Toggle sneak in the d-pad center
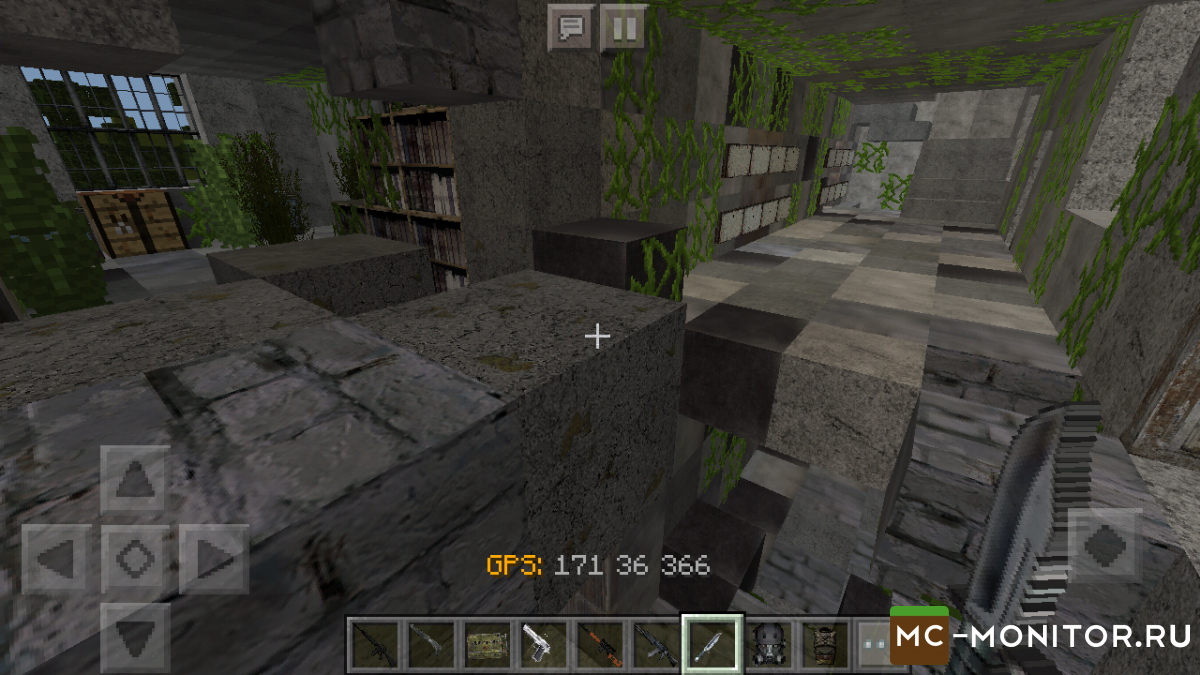 point(135,558)
